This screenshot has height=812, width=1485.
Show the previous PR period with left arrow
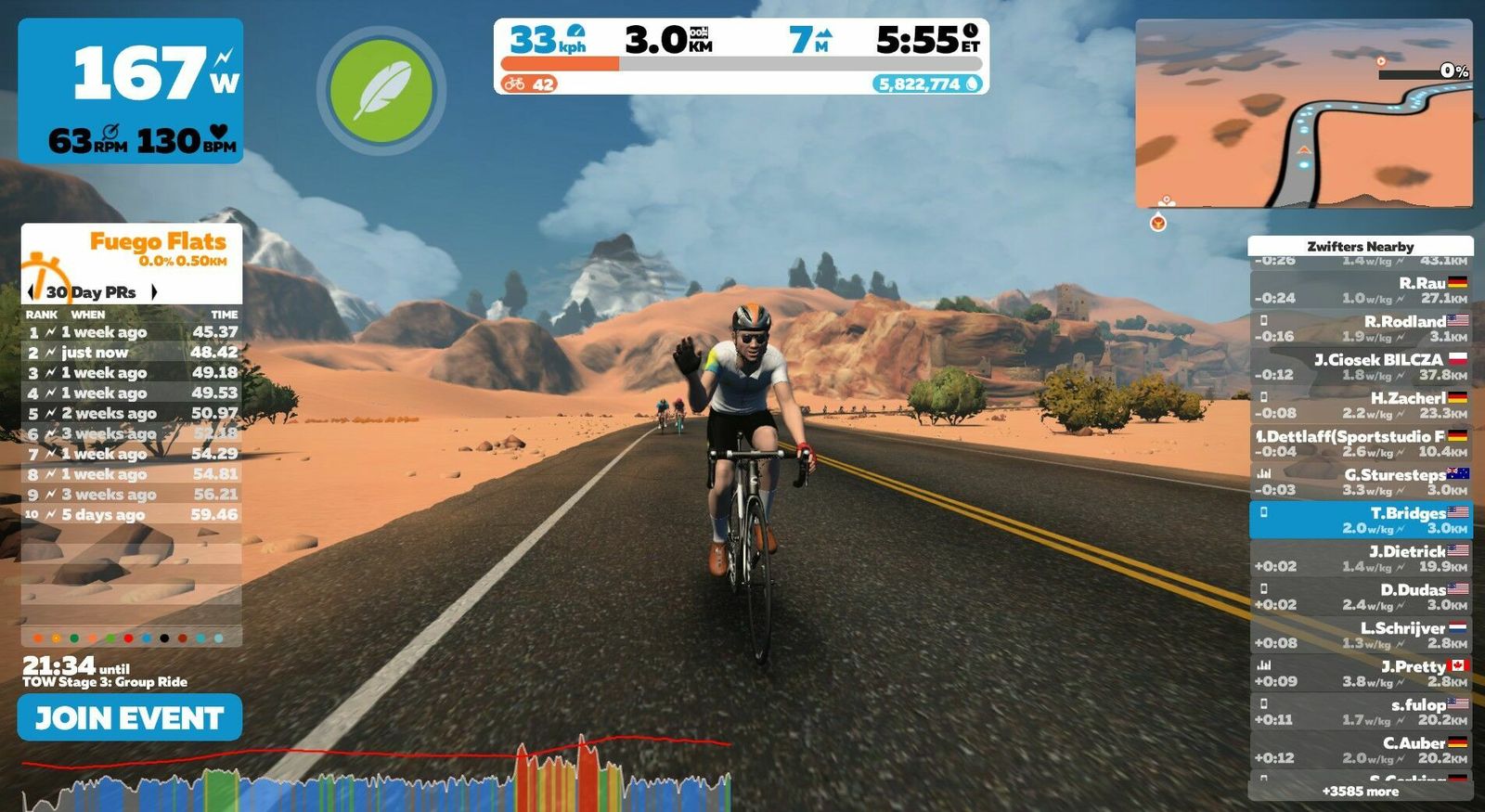pos(32,292)
